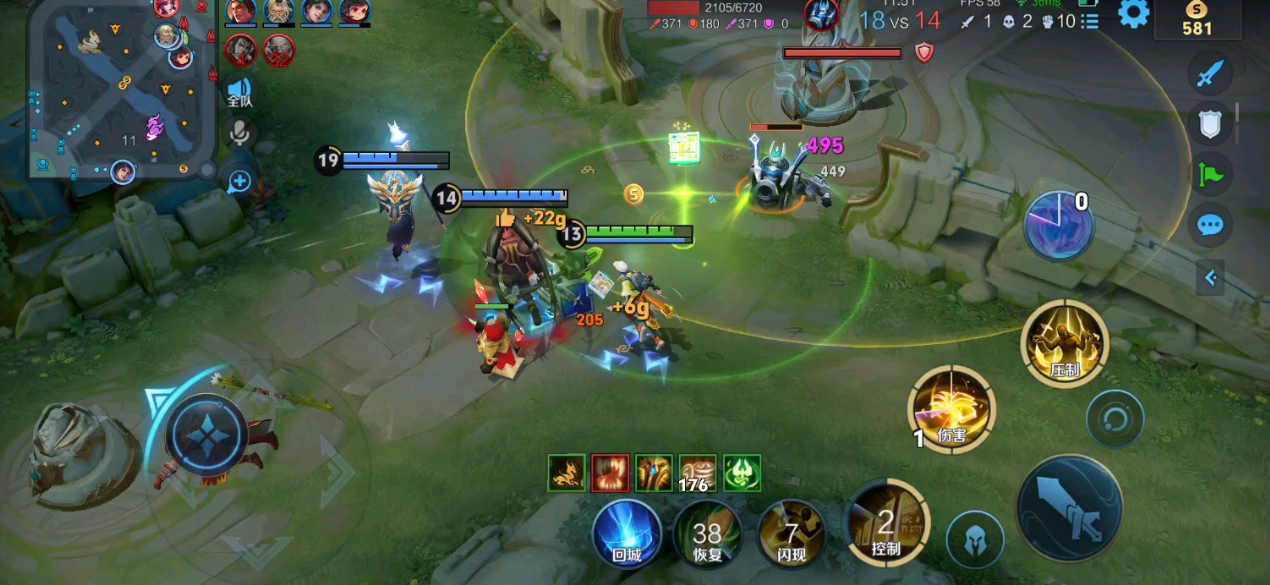Screen dimensions: 1270x585
Task: Use the purple orb active item
Action: (1059, 223)
